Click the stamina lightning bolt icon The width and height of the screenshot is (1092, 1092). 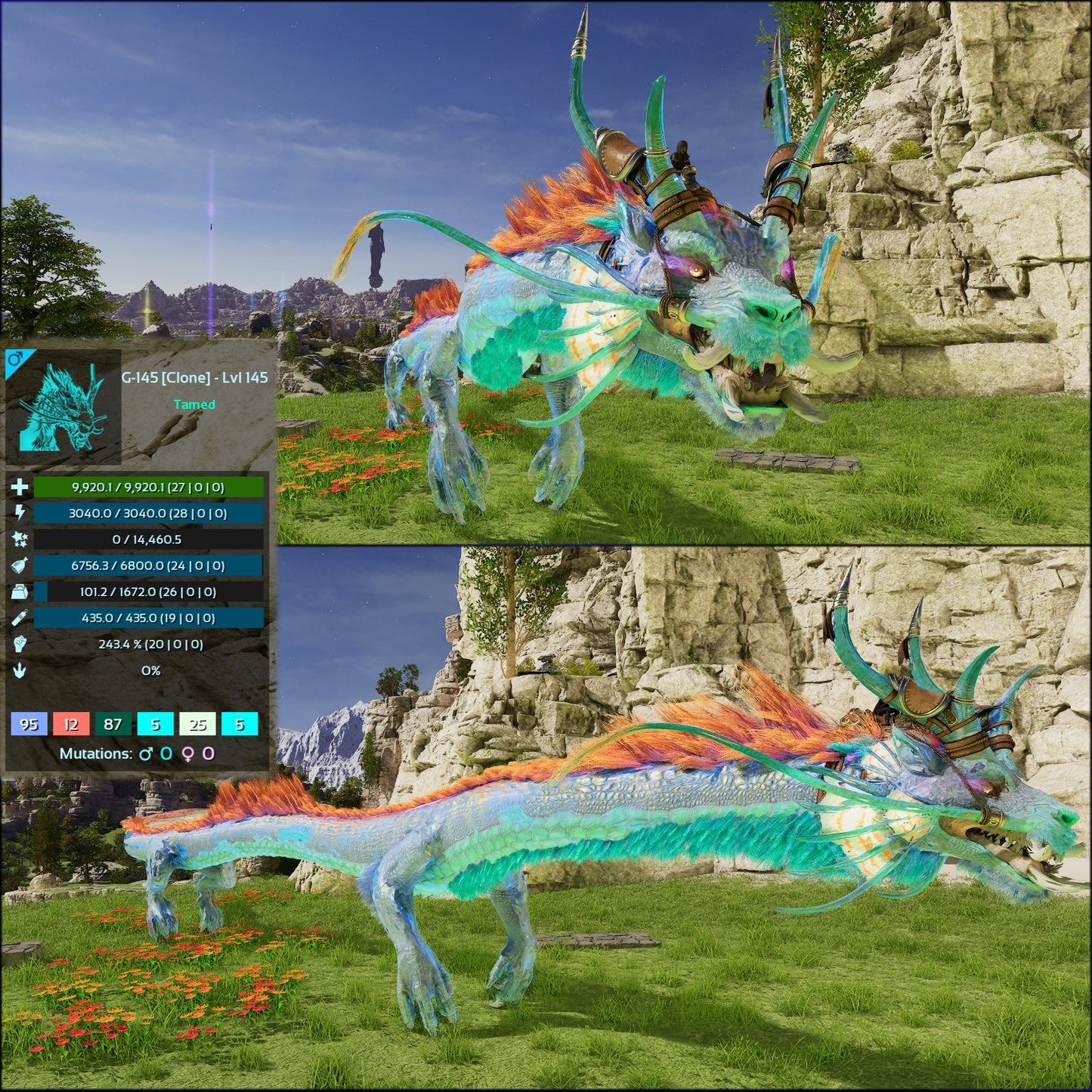[x=18, y=513]
